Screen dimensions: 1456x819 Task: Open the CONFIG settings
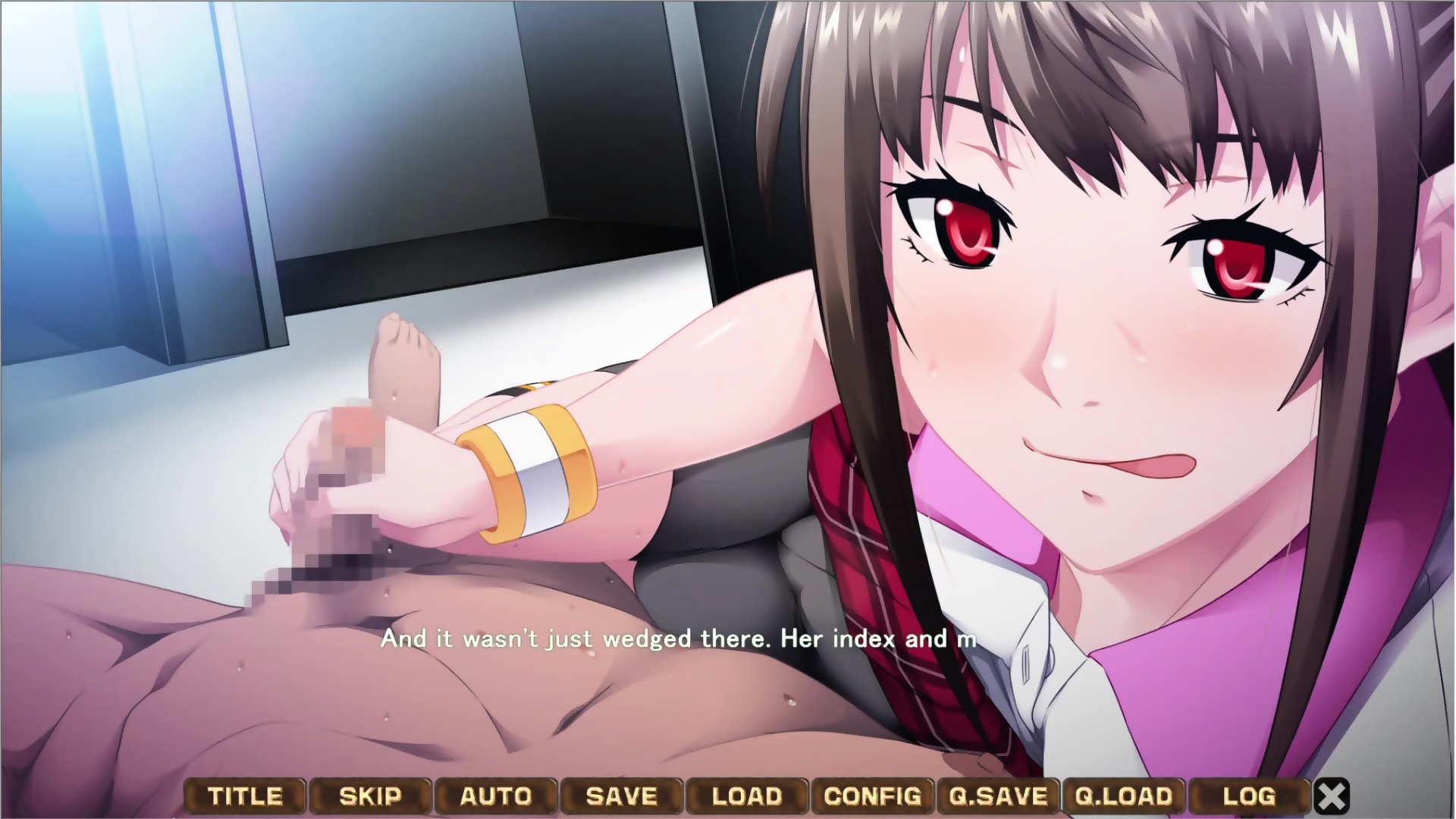(873, 796)
